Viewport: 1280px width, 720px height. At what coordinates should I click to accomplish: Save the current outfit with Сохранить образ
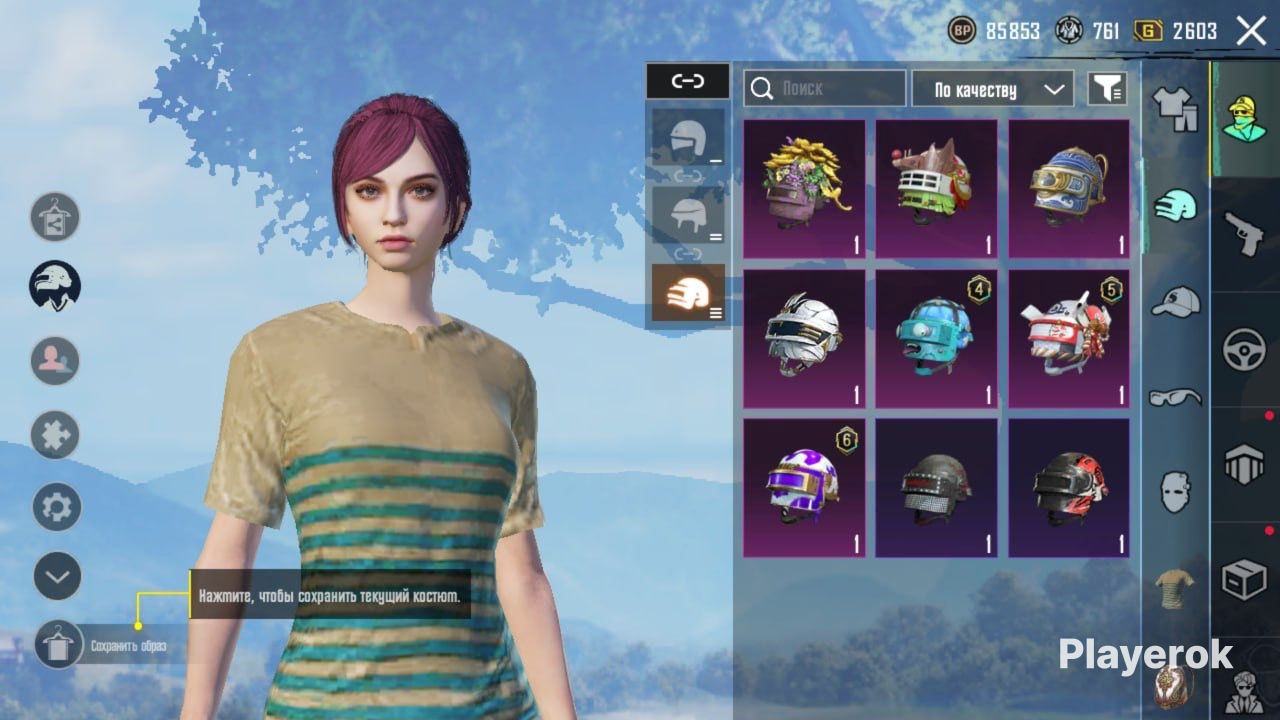pos(59,645)
